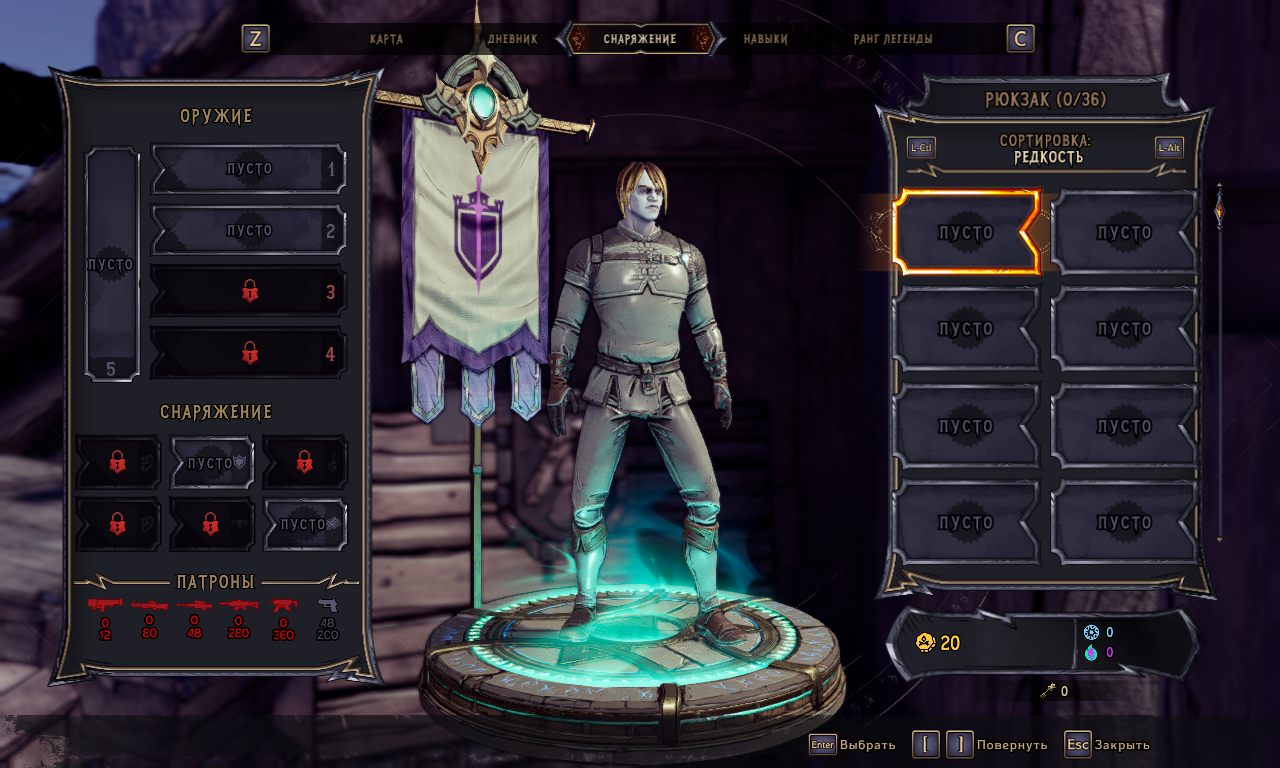The height and width of the screenshot is (768, 1280).
Task: Switch to the Карта tab
Action: coord(386,39)
